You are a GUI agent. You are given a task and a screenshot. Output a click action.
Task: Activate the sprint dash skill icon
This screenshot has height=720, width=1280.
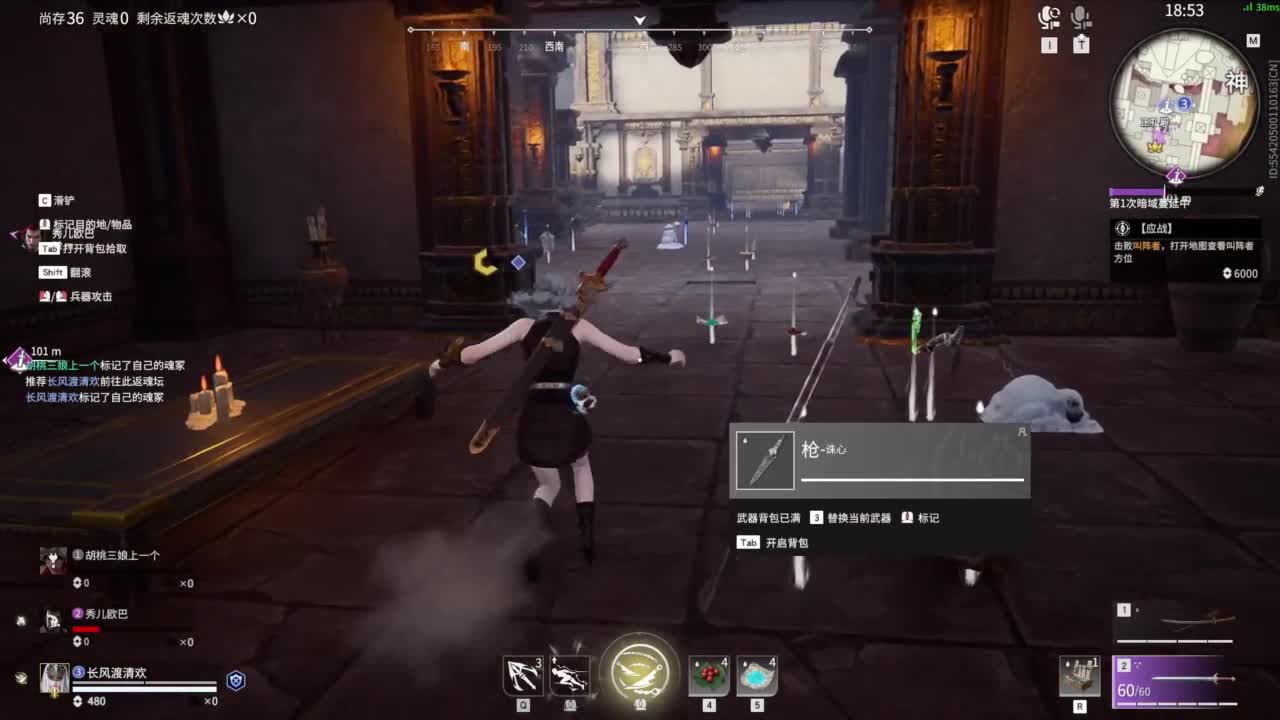pyautogui.click(x=571, y=675)
